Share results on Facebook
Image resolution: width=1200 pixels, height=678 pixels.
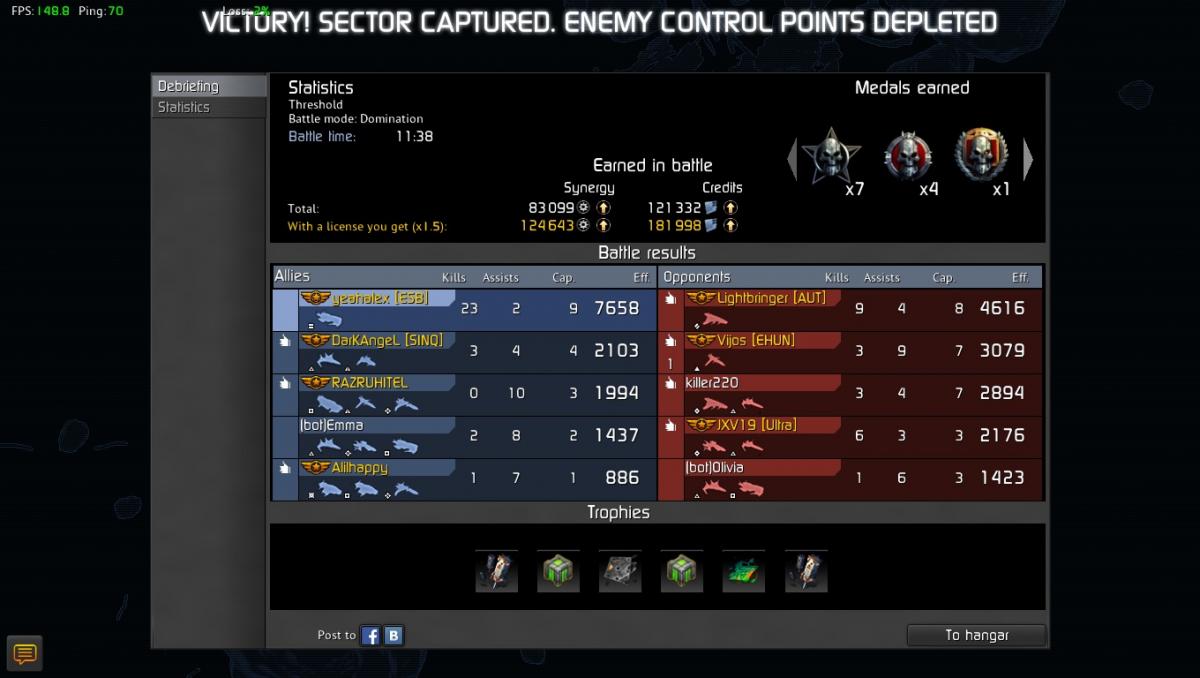(x=371, y=635)
